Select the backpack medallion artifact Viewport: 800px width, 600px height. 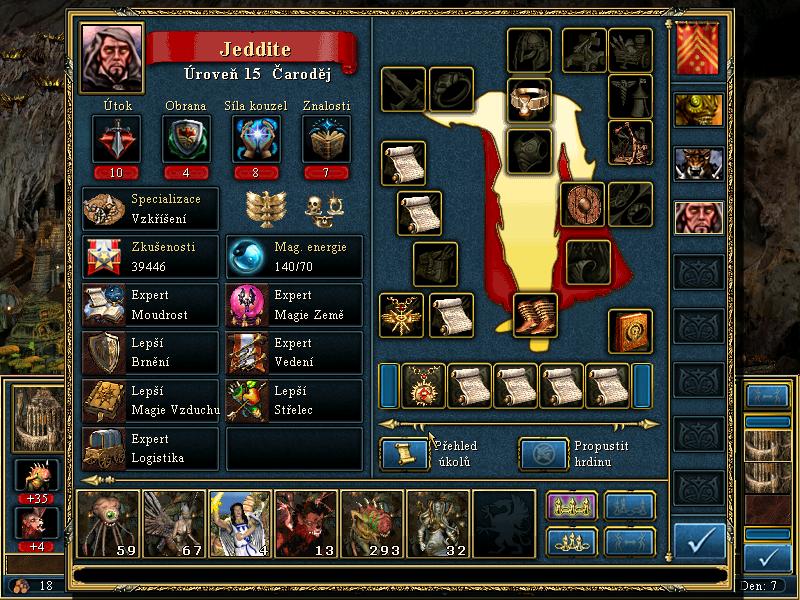pos(424,386)
